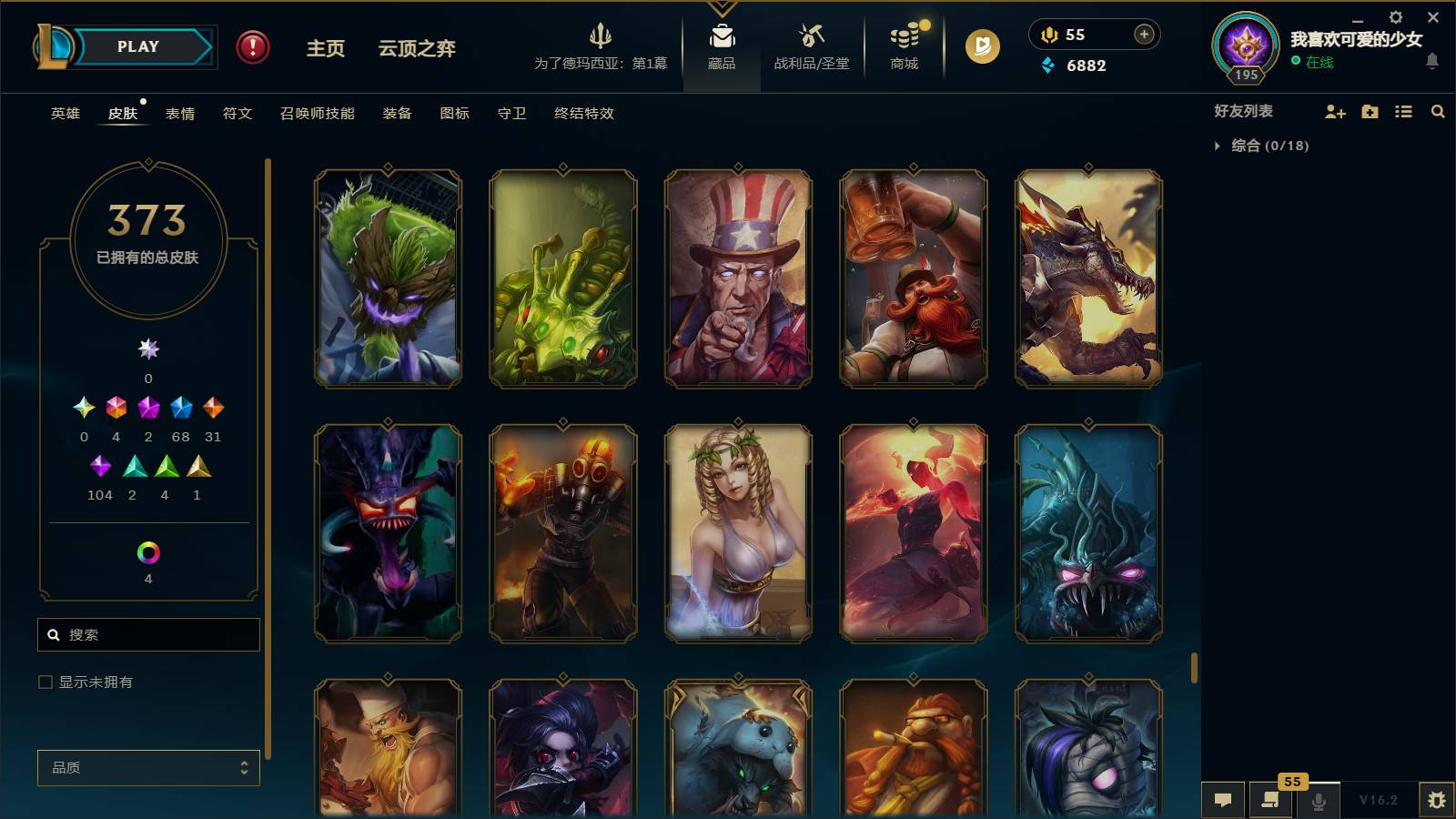The height and width of the screenshot is (819, 1456).
Task: Open the settings gear icon
Action: click(x=1395, y=16)
